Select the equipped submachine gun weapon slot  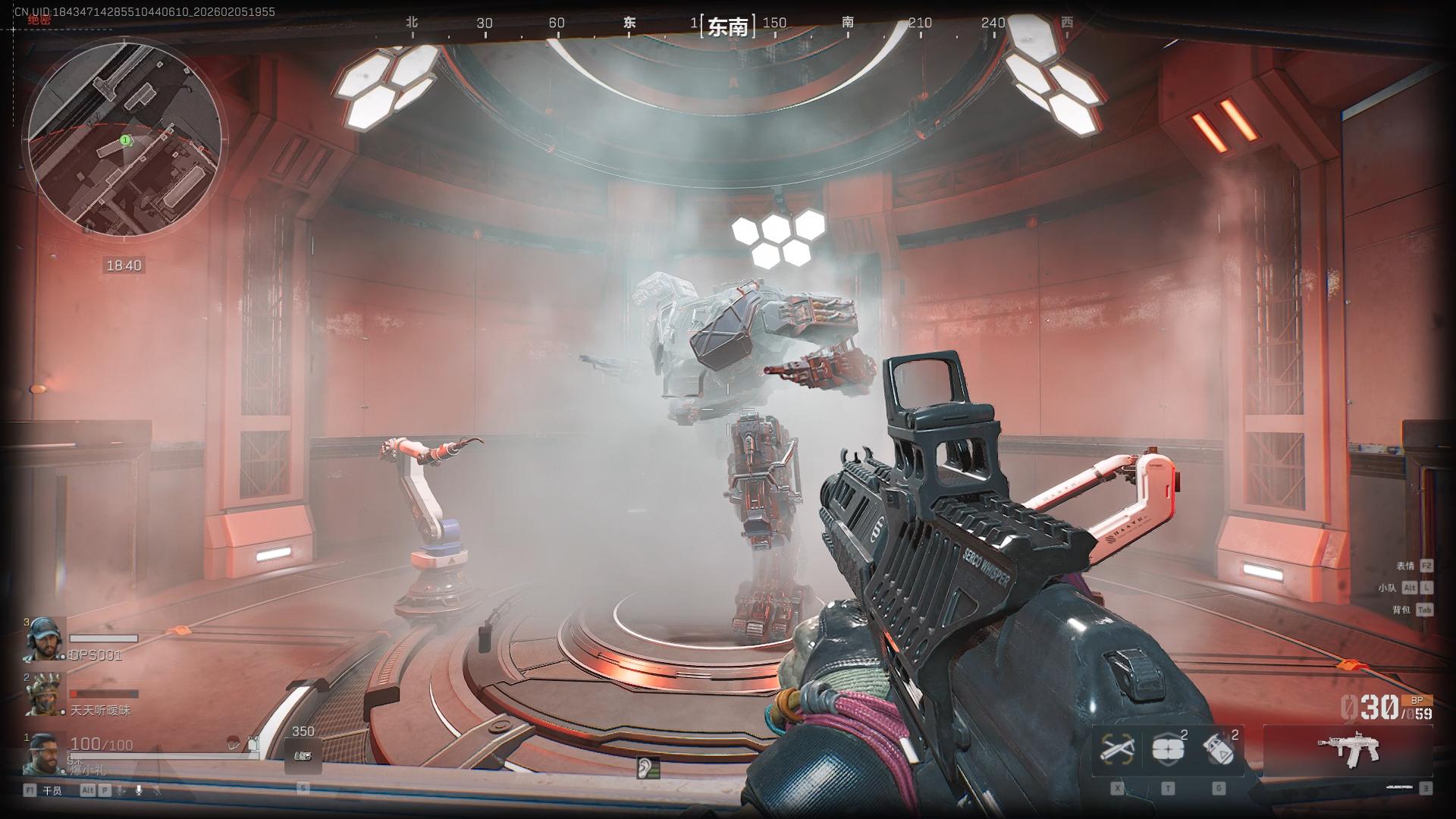click(x=1348, y=751)
